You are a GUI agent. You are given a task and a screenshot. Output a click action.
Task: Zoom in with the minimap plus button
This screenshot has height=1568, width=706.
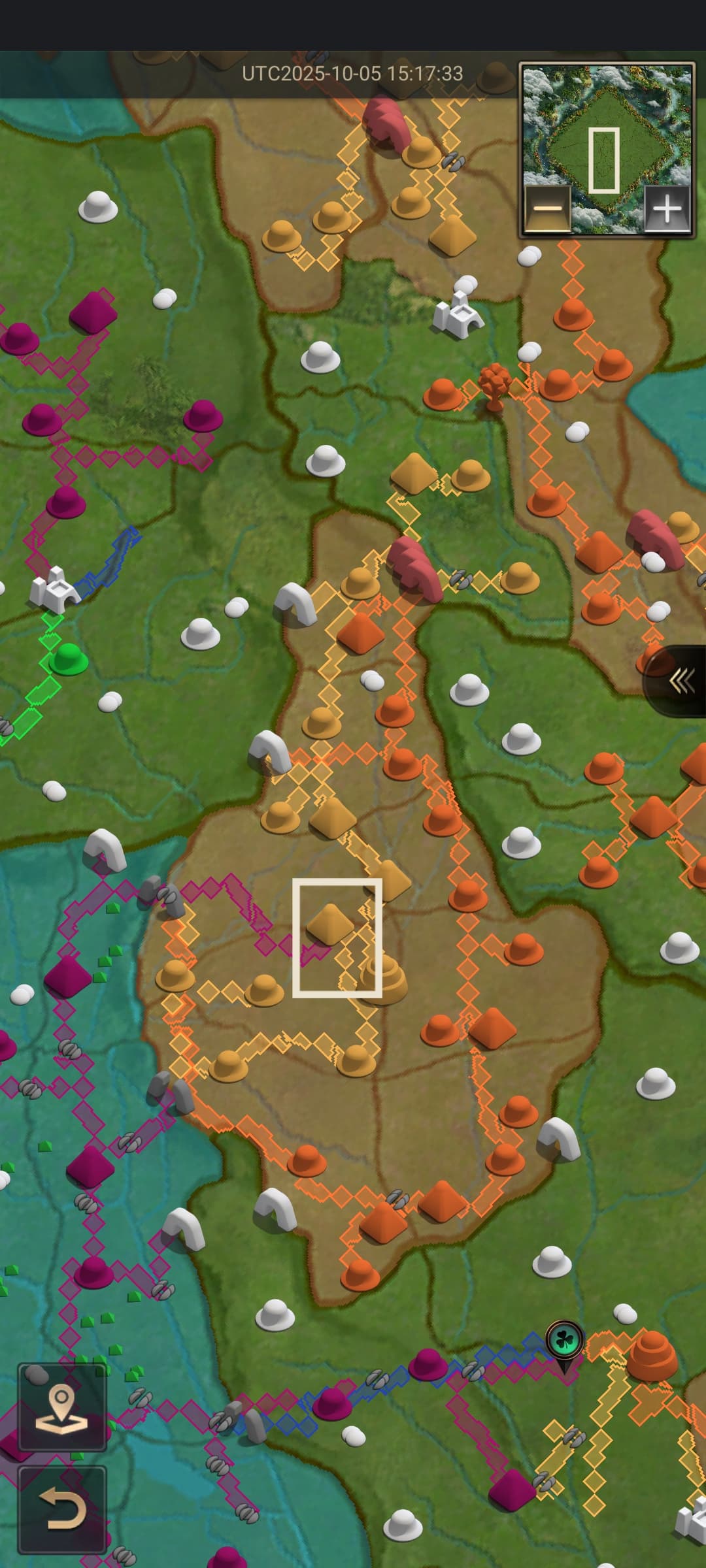click(667, 209)
